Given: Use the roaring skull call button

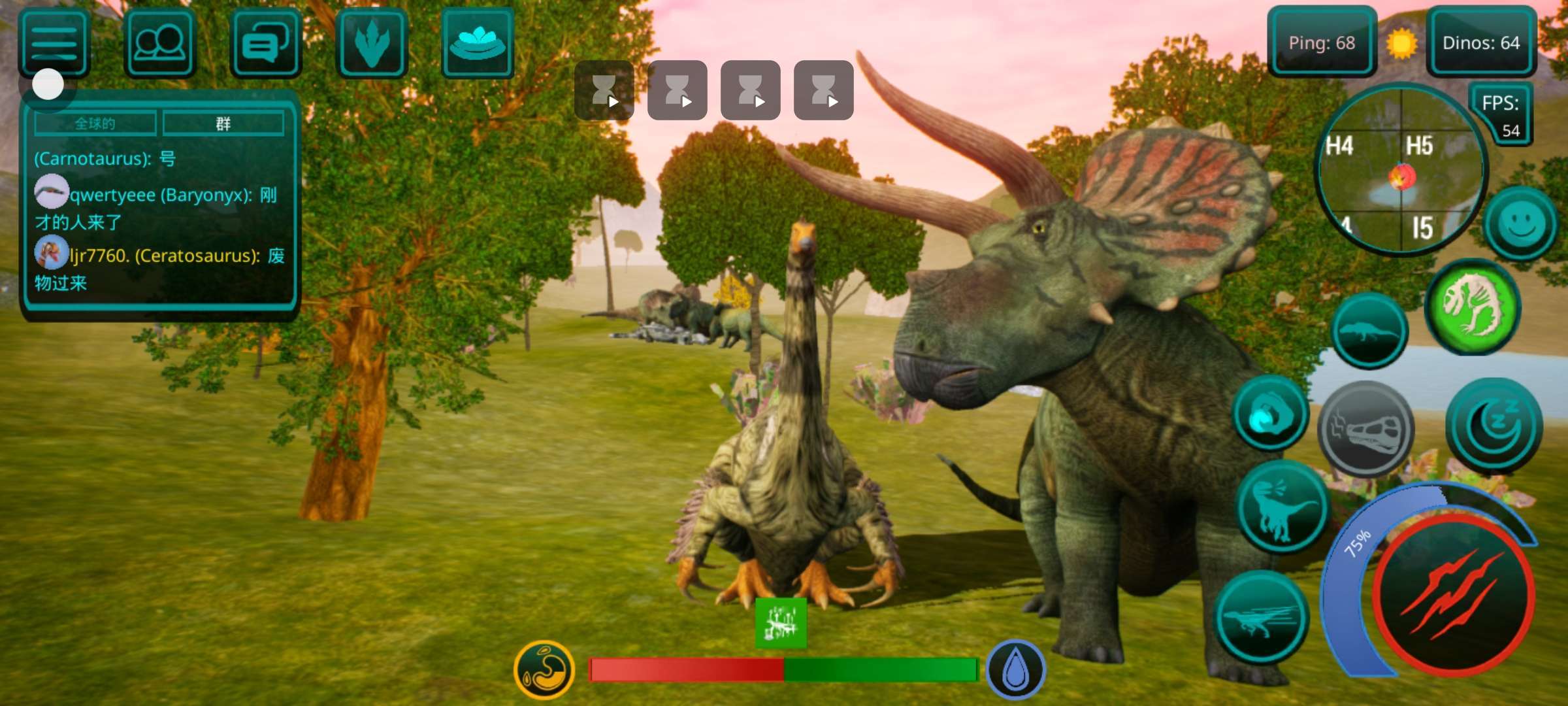Looking at the screenshot, I should 1365,429.
